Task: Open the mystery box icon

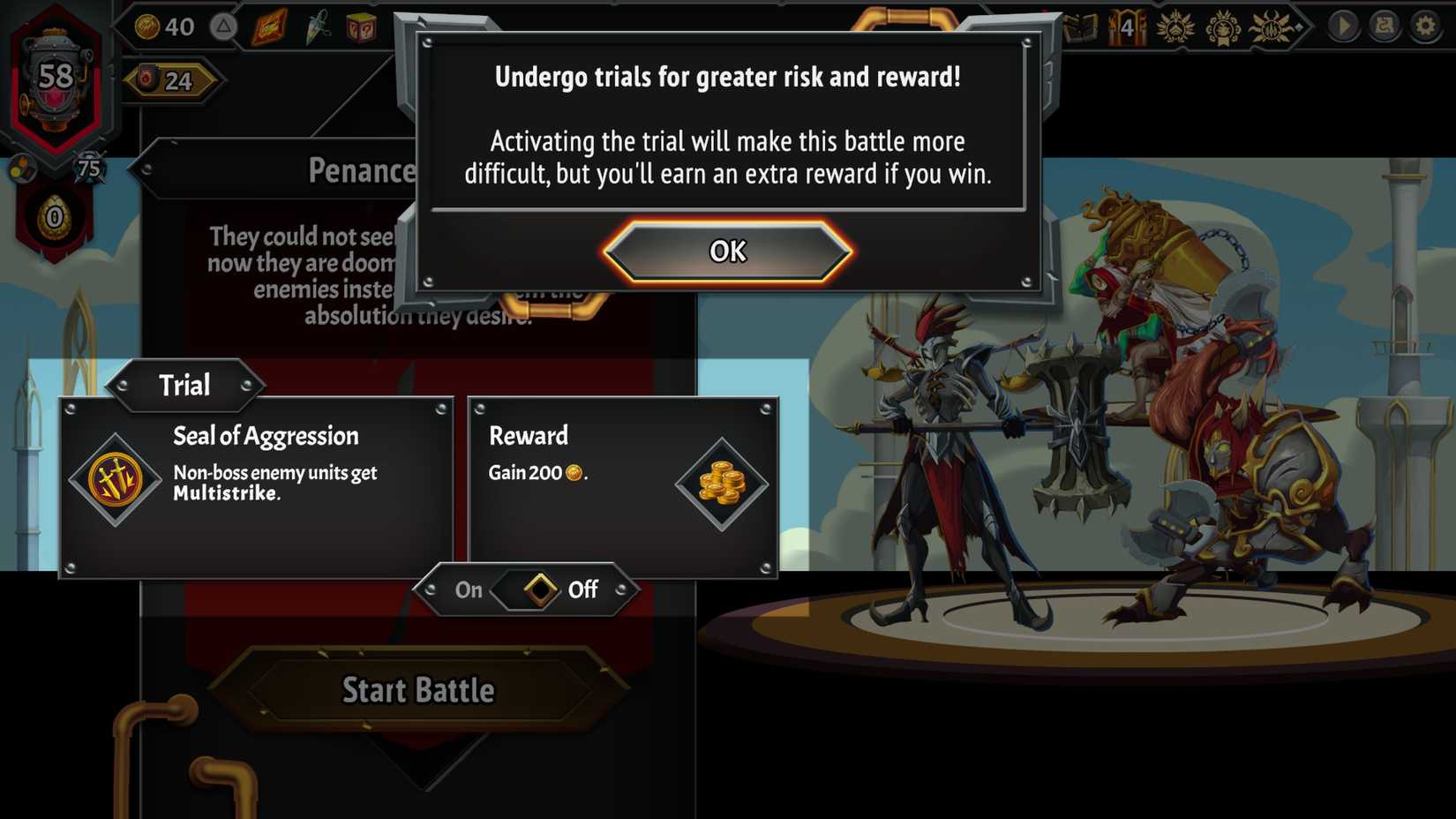Action: [362, 26]
